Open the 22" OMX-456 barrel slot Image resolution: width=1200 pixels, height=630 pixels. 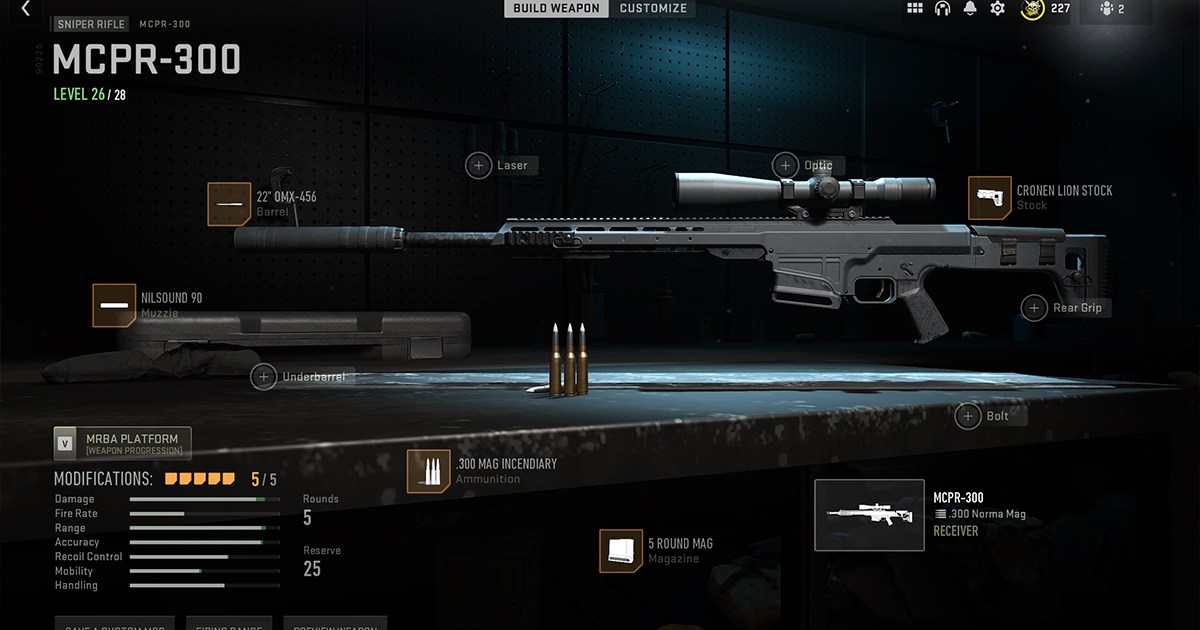pos(229,204)
